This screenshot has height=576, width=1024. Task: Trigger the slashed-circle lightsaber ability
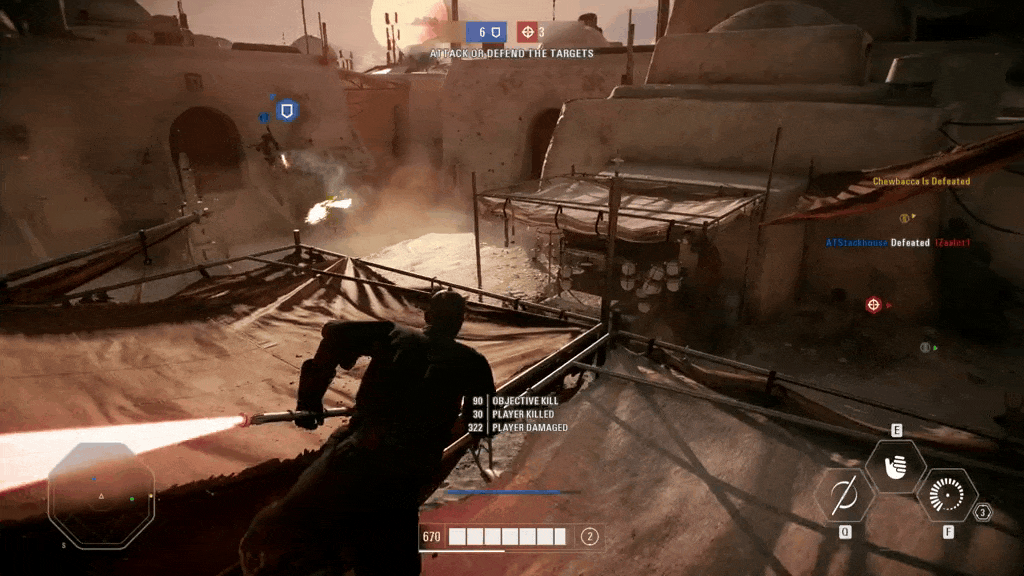coord(845,495)
